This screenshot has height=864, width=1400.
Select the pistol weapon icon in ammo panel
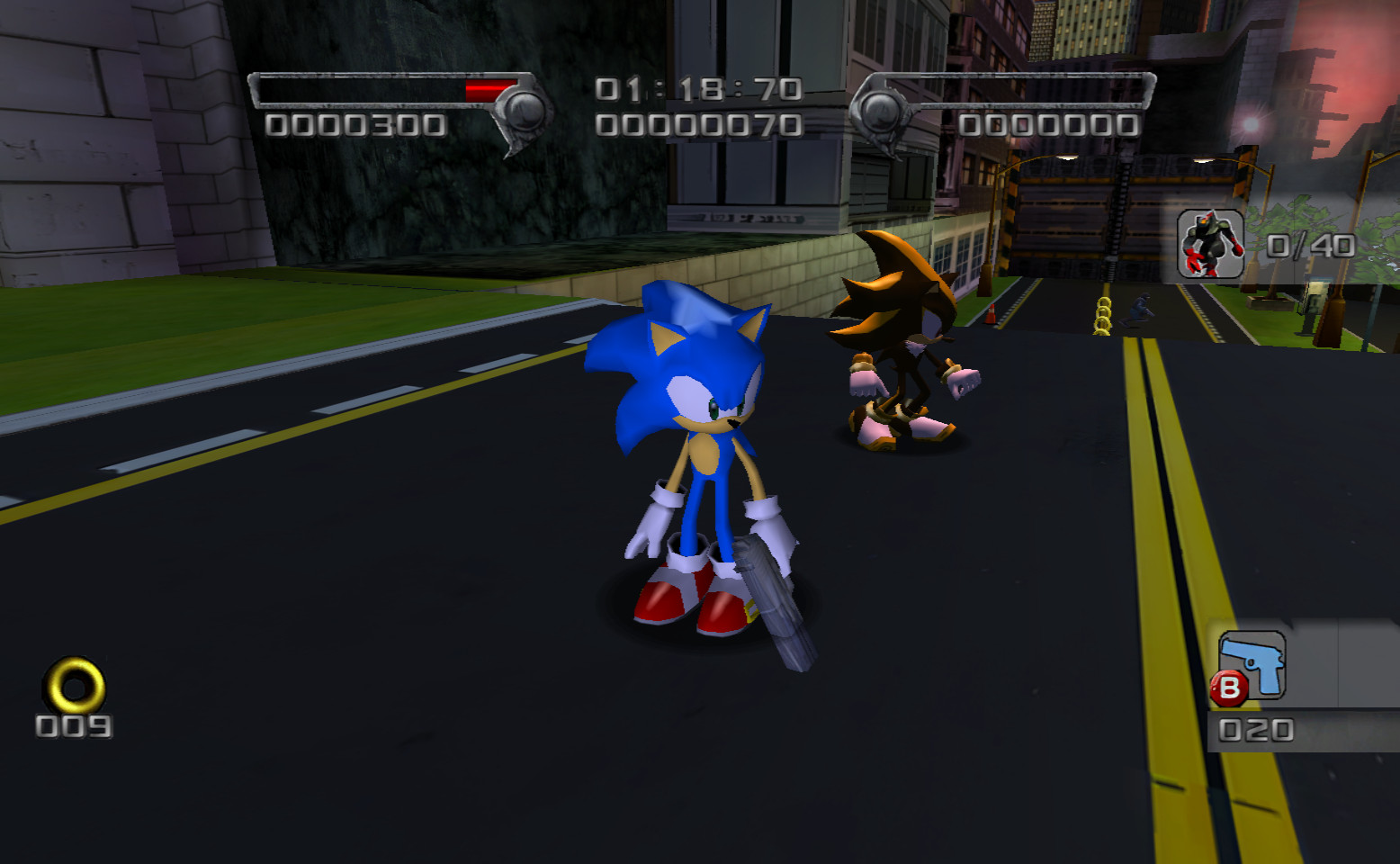pyautogui.click(x=1252, y=664)
